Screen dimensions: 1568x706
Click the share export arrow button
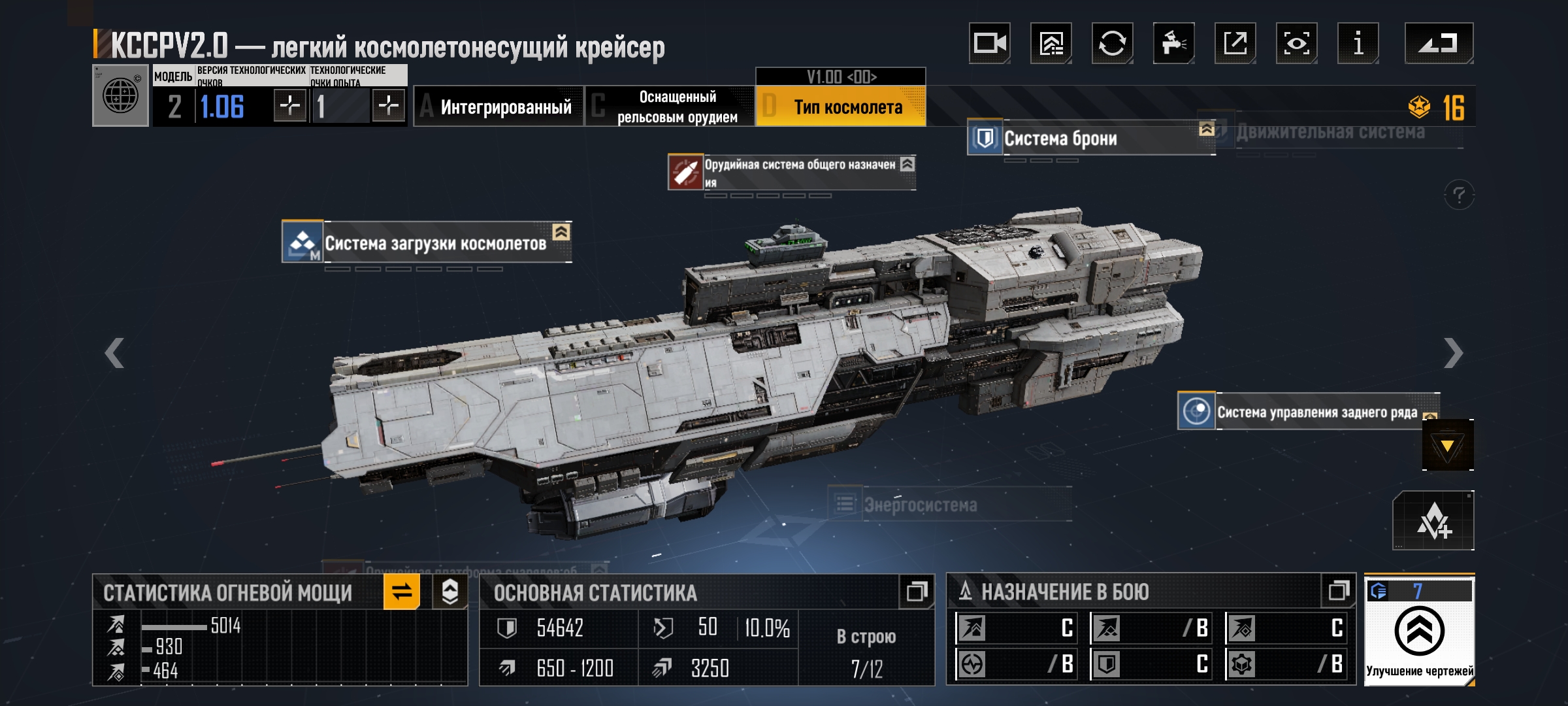1235,43
